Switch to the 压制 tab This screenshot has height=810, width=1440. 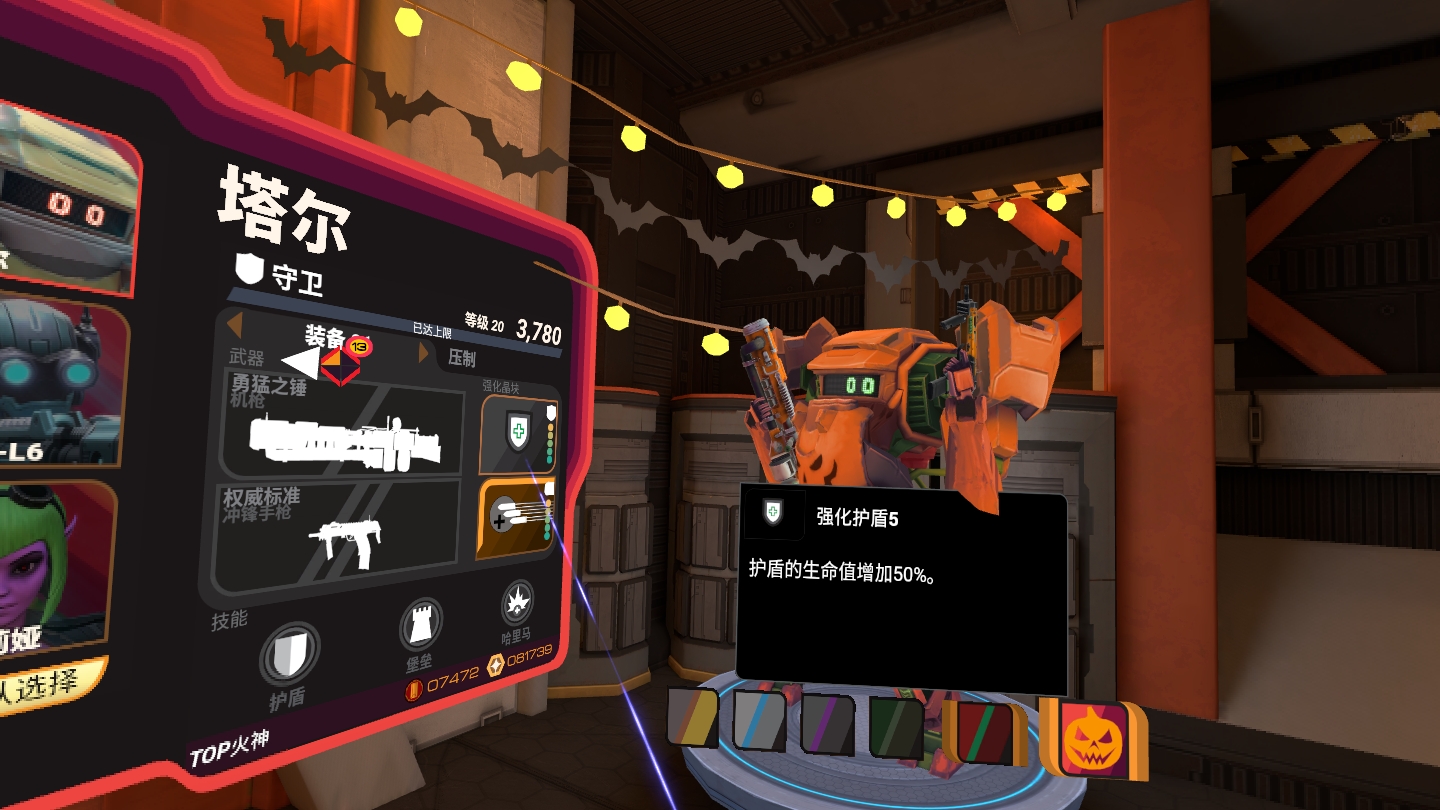462,358
